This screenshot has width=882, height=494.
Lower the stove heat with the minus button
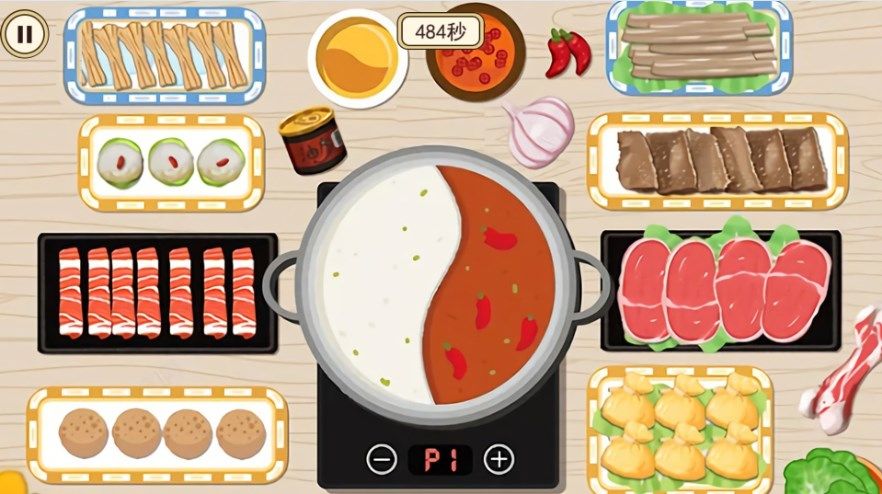pyautogui.click(x=381, y=459)
